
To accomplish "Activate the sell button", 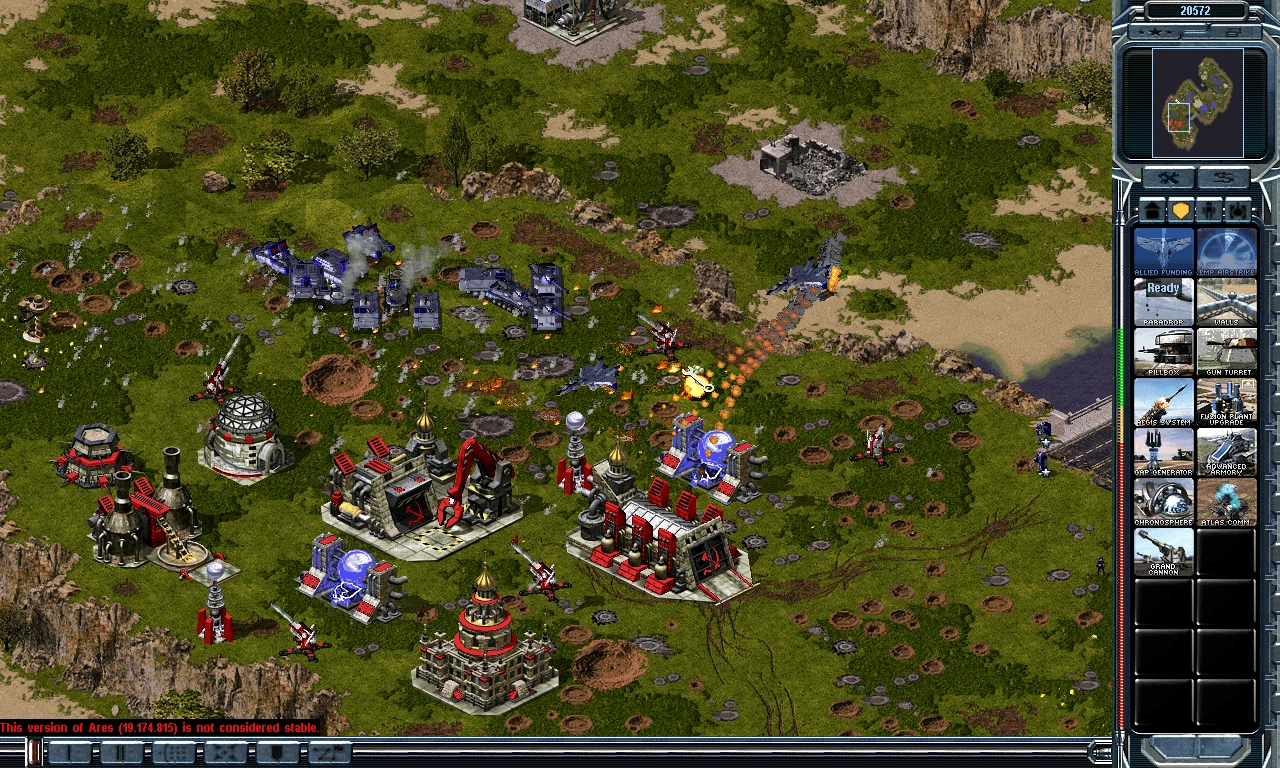I will point(1224,179).
